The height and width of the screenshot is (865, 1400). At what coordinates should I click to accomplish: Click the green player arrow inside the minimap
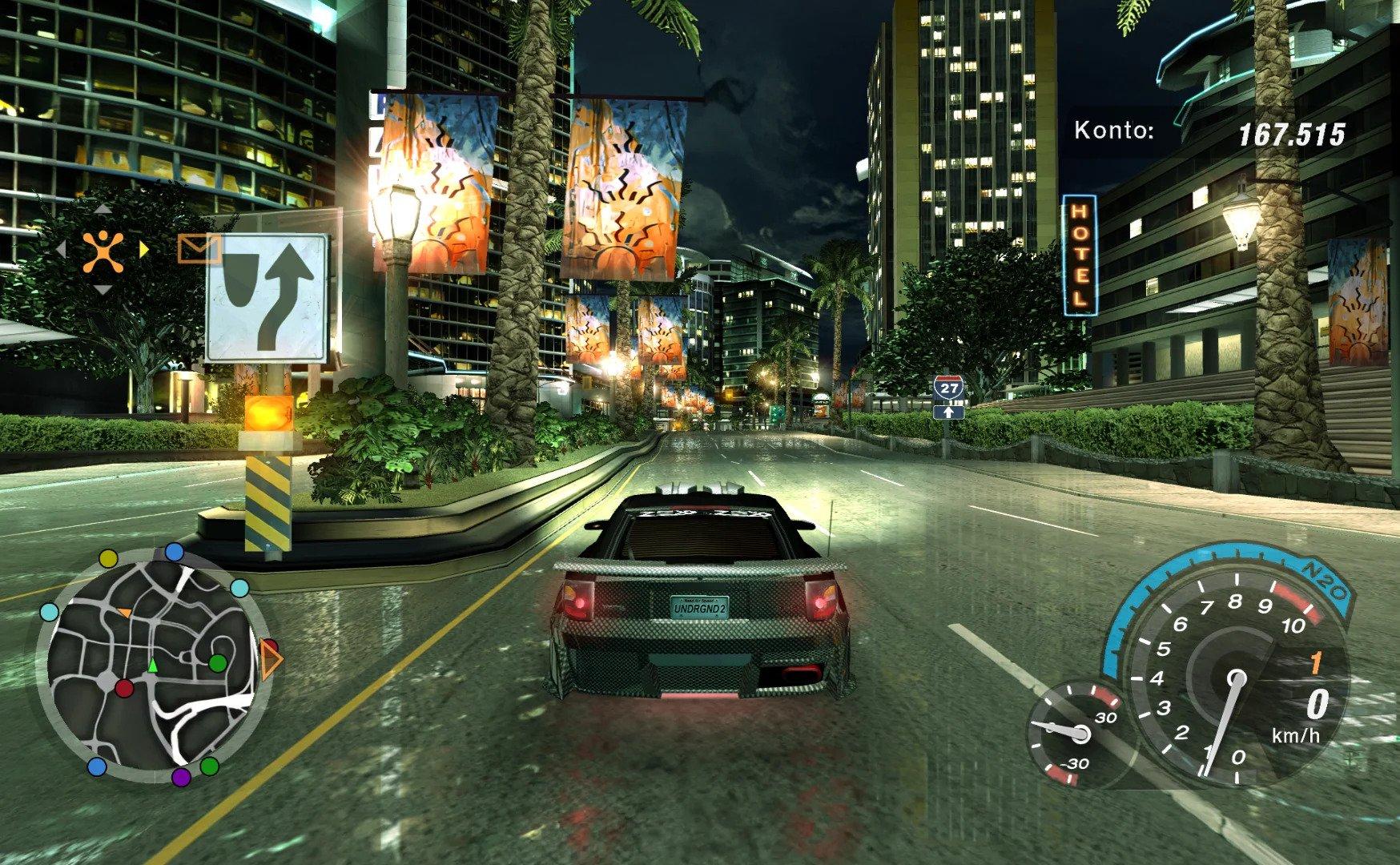pos(151,664)
